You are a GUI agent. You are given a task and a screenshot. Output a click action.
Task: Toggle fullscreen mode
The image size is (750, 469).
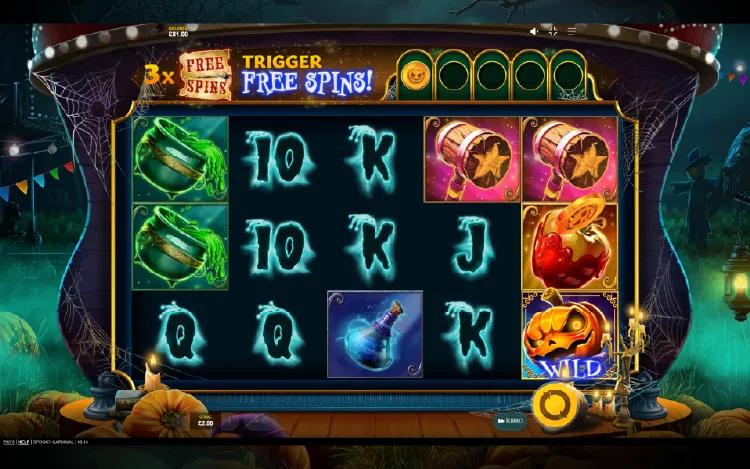[x=553, y=31]
